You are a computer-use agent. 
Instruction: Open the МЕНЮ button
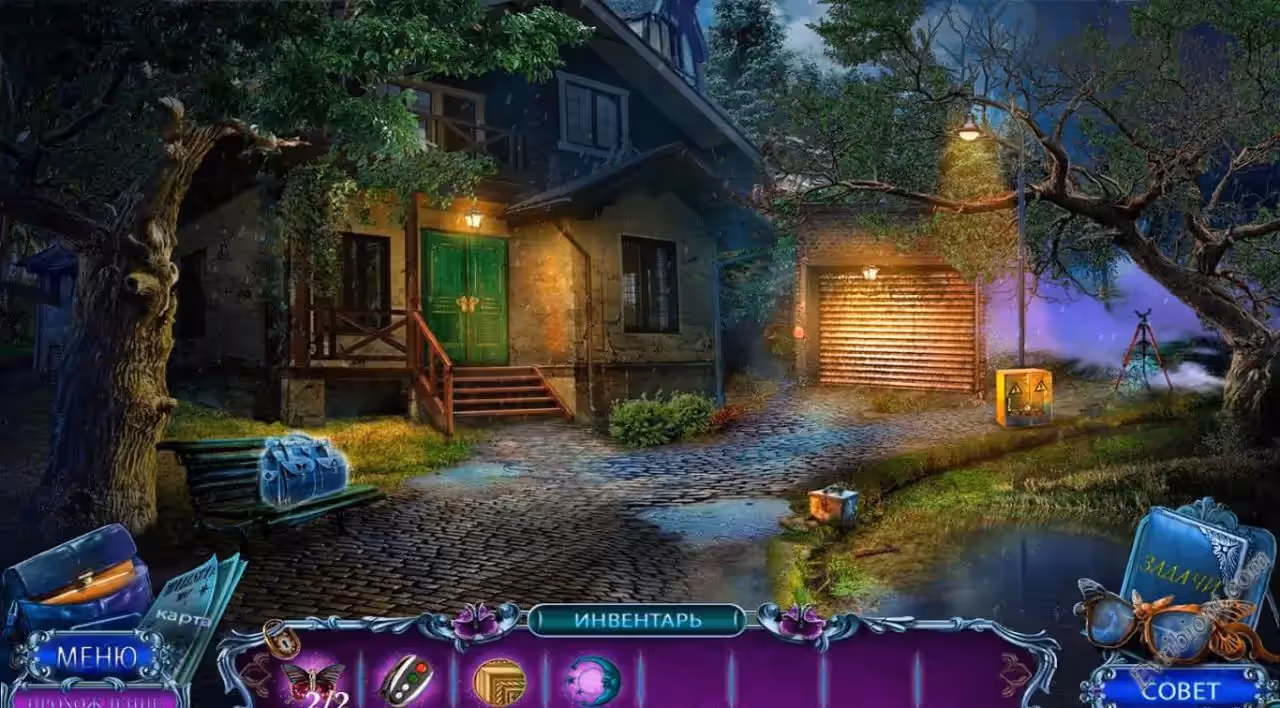[95, 657]
